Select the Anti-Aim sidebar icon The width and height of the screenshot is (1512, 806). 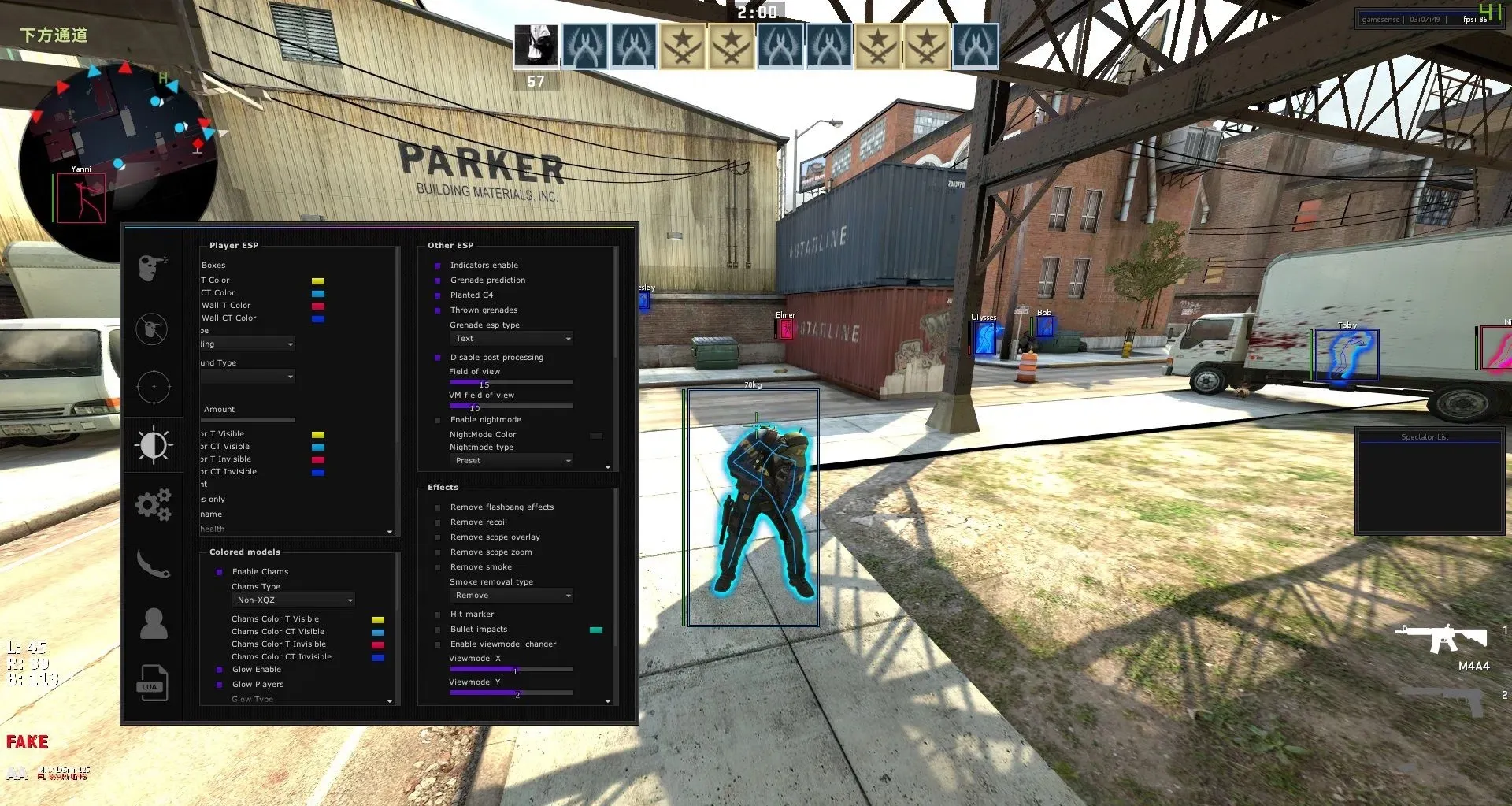154,329
